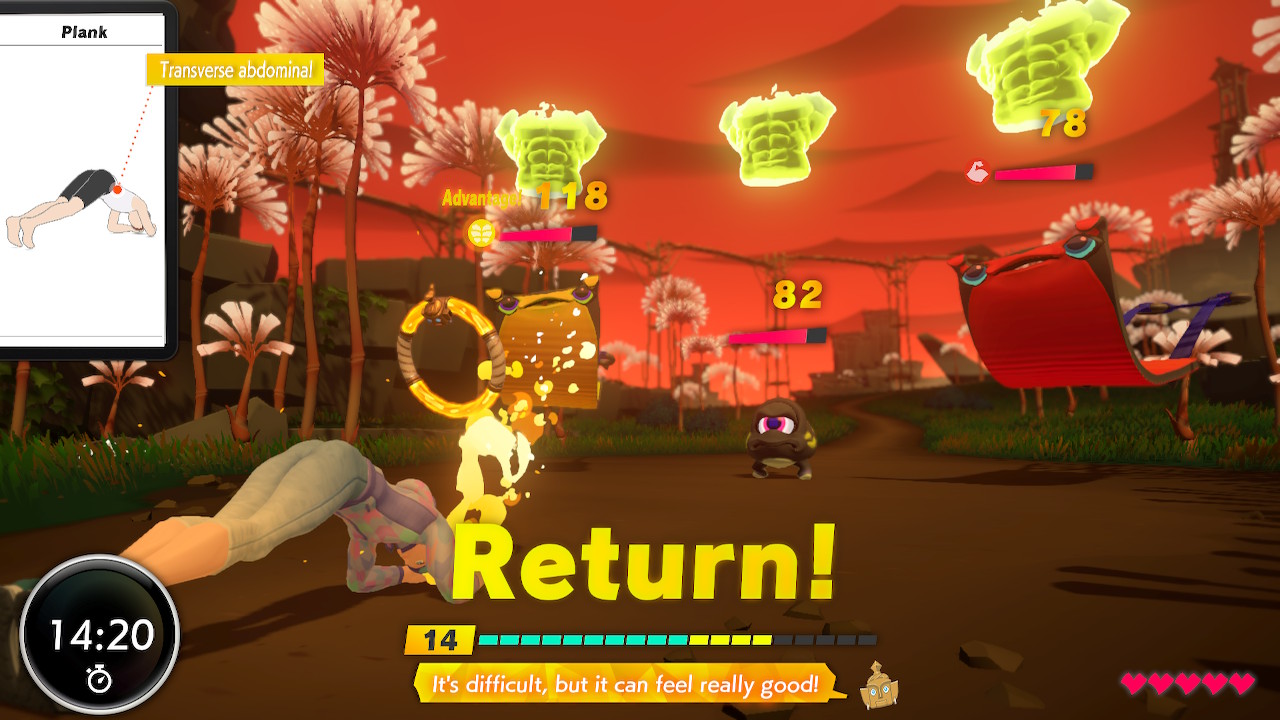Select the Plank title tab on the guide panel
Image resolution: width=1280 pixels, height=720 pixels.
pyautogui.click(x=84, y=31)
